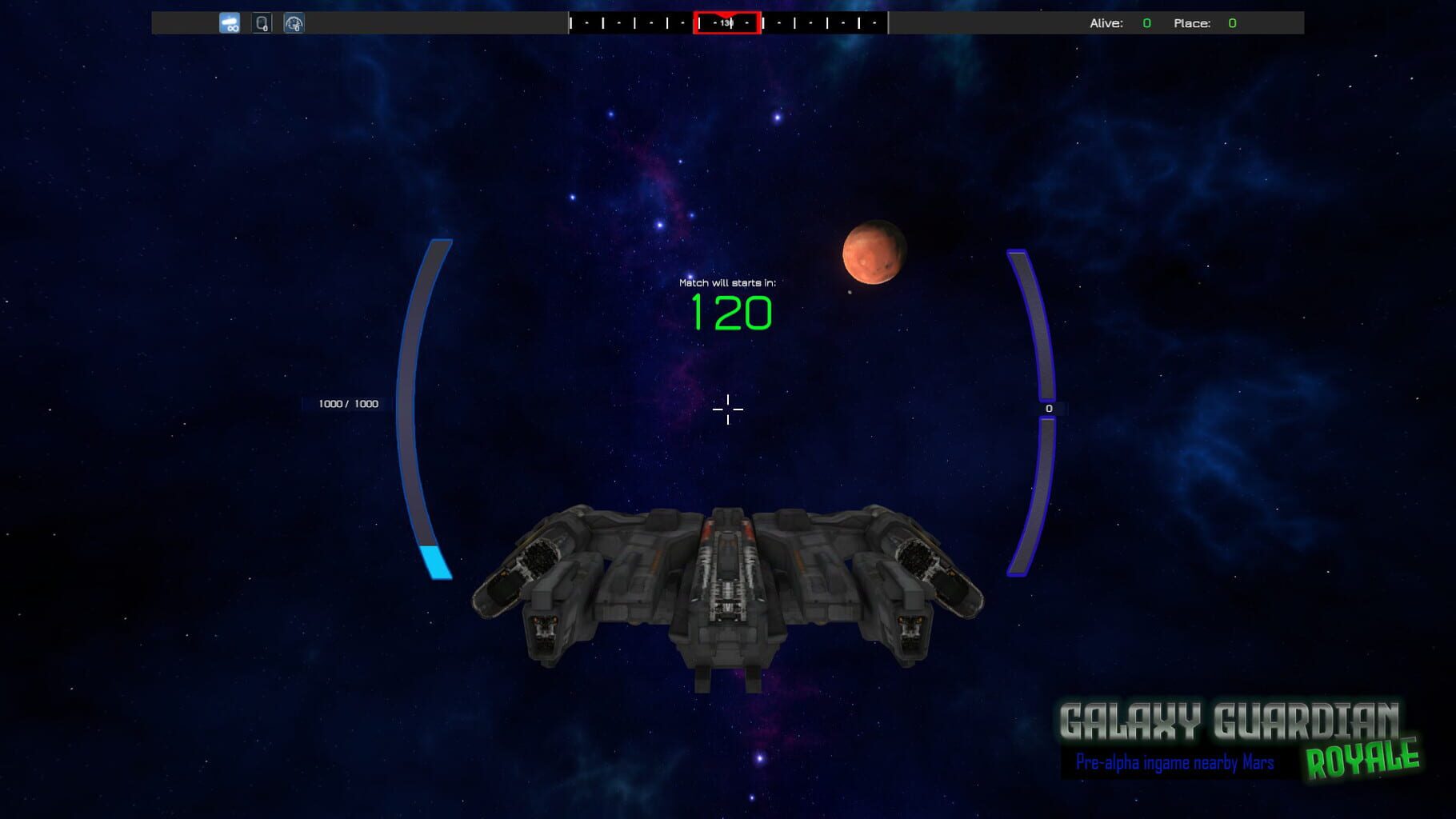This screenshot has width=1456, height=819.
Task: Select the infinite-ammo blaster weapon icon
Action: tap(230, 23)
